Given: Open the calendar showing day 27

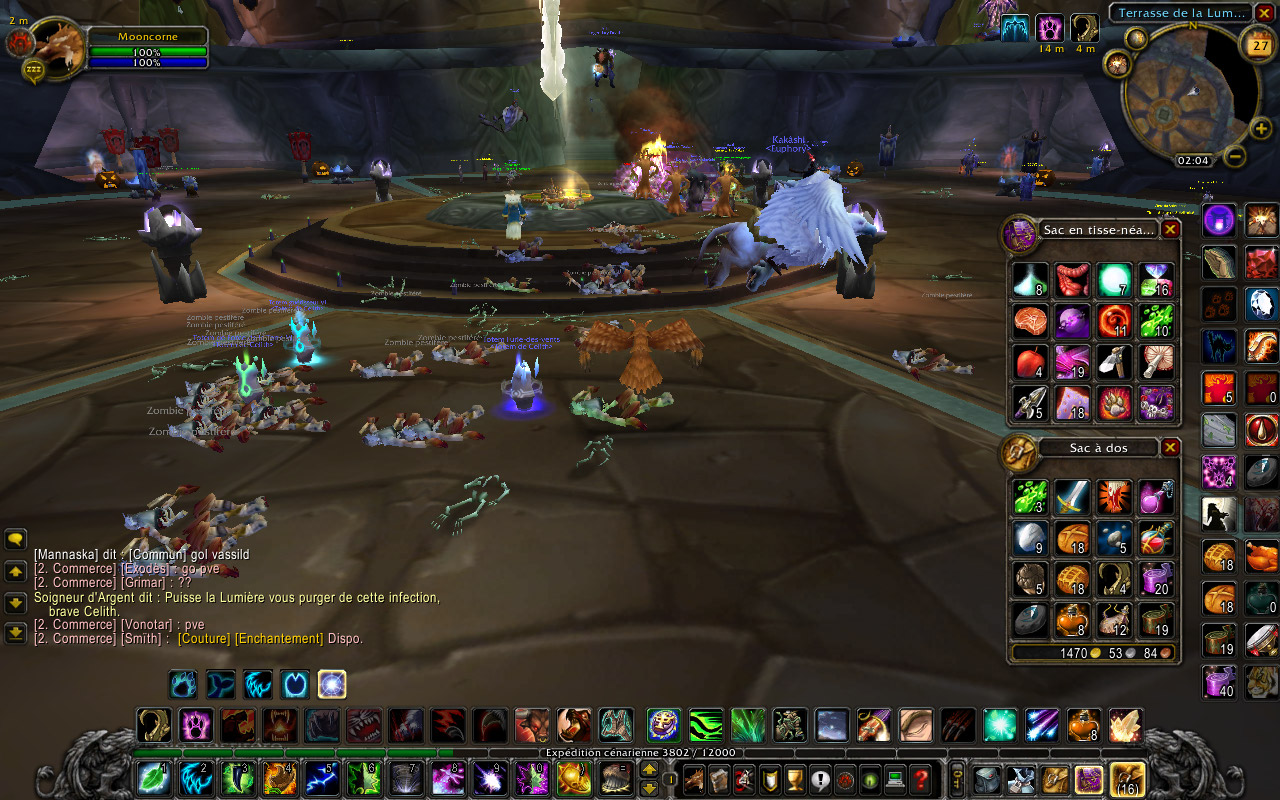Looking at the screenshot, I should tap(1256, 43).
